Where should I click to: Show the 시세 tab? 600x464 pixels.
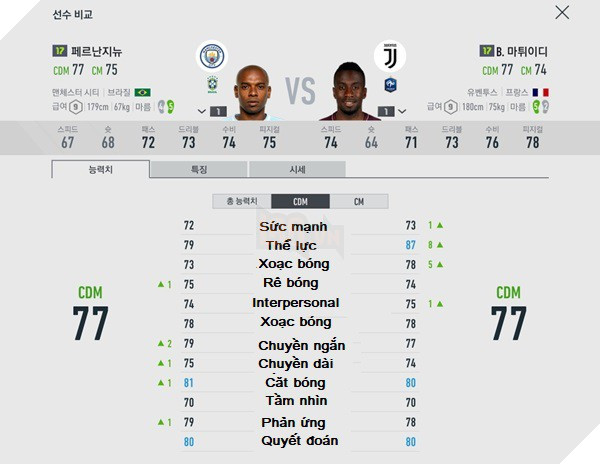pyautogui.click(x=297, y=169)
